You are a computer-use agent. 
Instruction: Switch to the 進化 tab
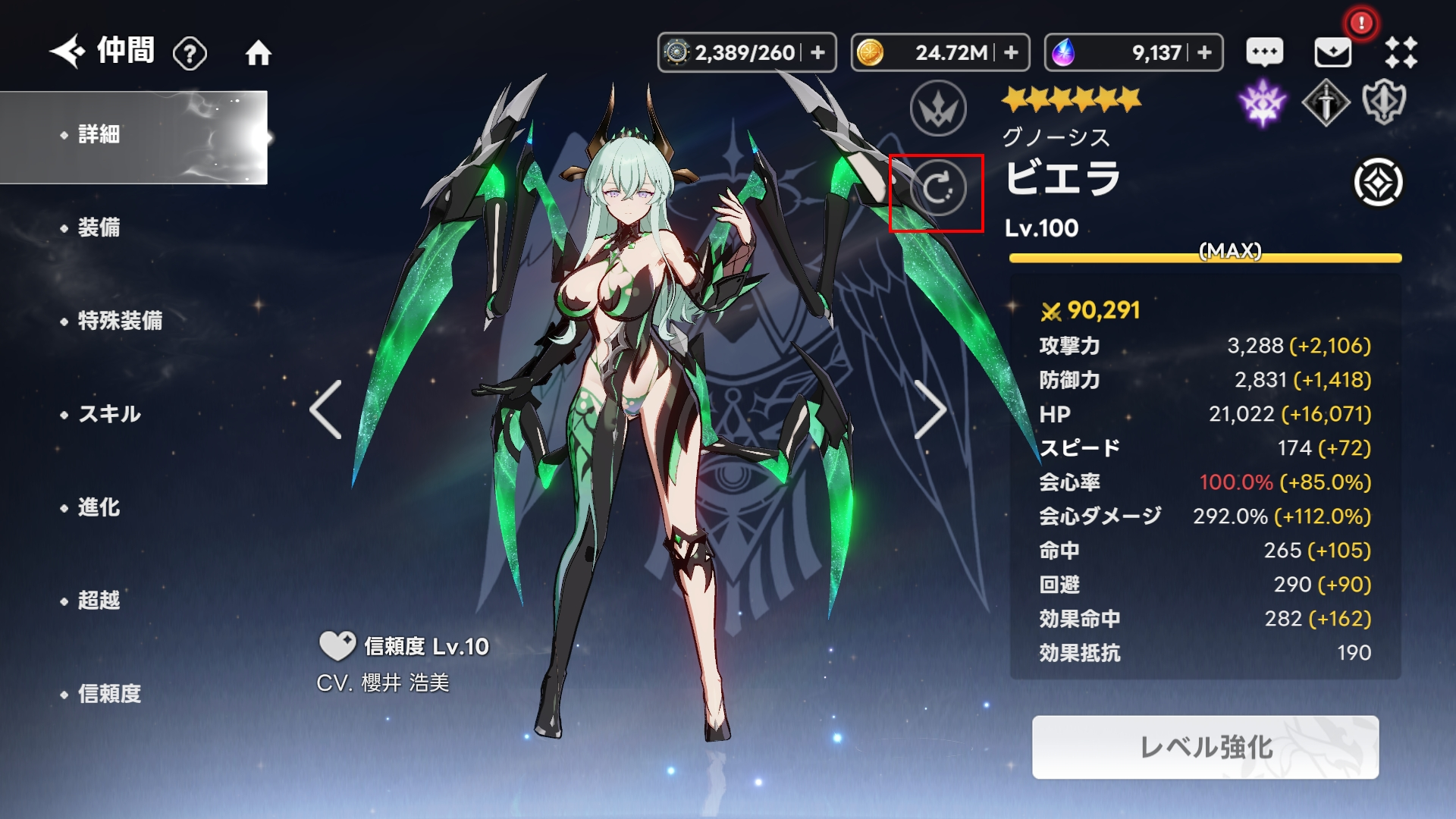coord(99,507)
